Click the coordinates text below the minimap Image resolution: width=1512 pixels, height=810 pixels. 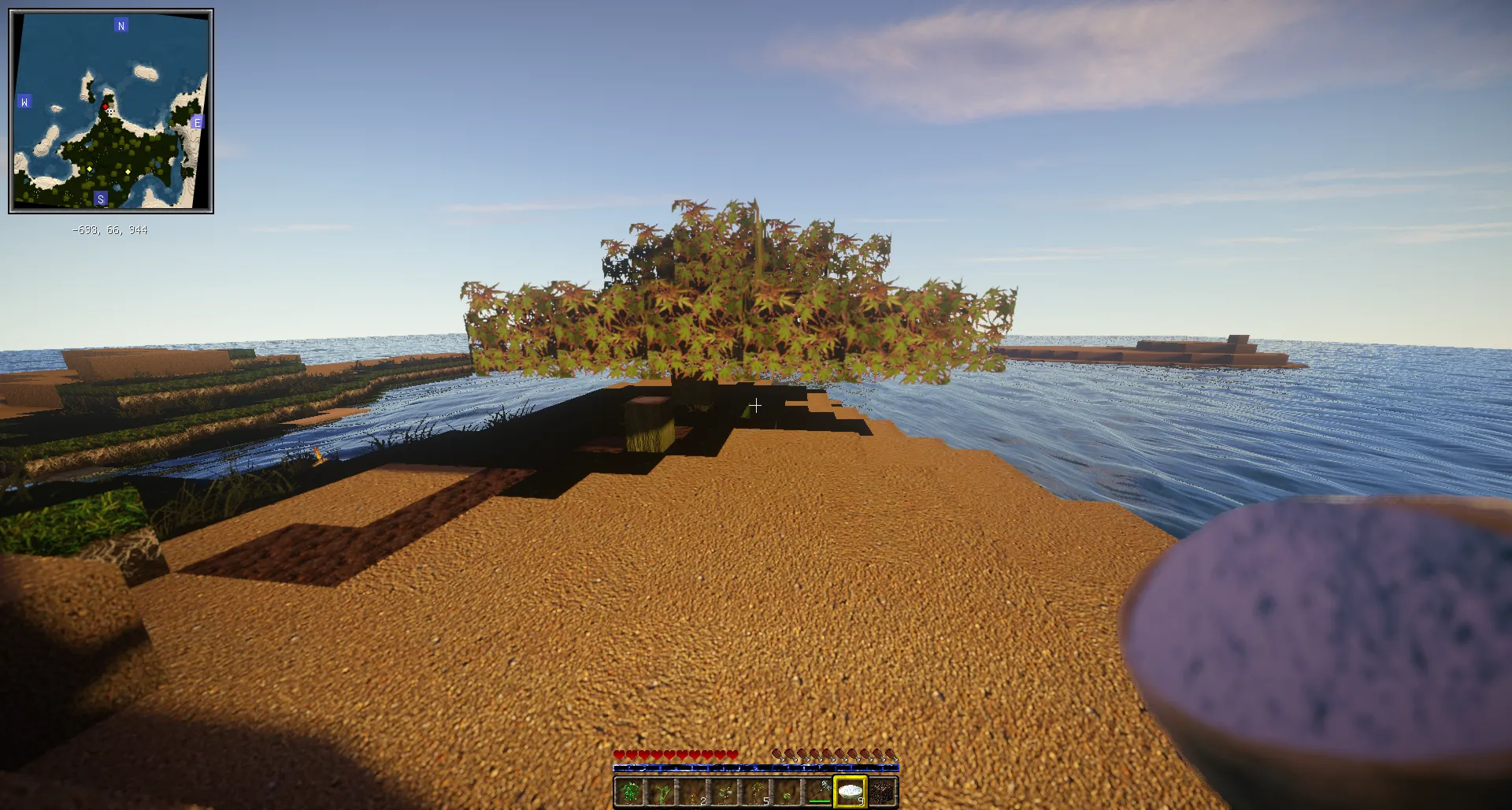click(110, 229)
